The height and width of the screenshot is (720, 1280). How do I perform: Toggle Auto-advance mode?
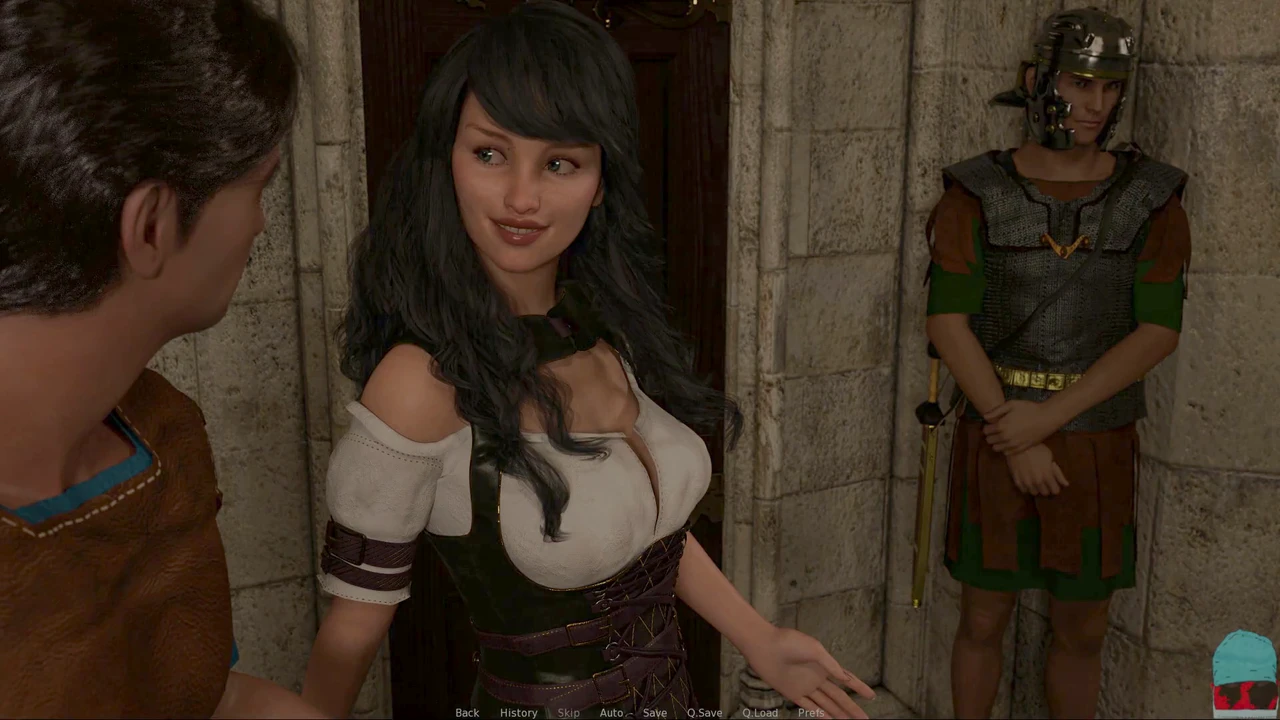(x=611, y=712)
